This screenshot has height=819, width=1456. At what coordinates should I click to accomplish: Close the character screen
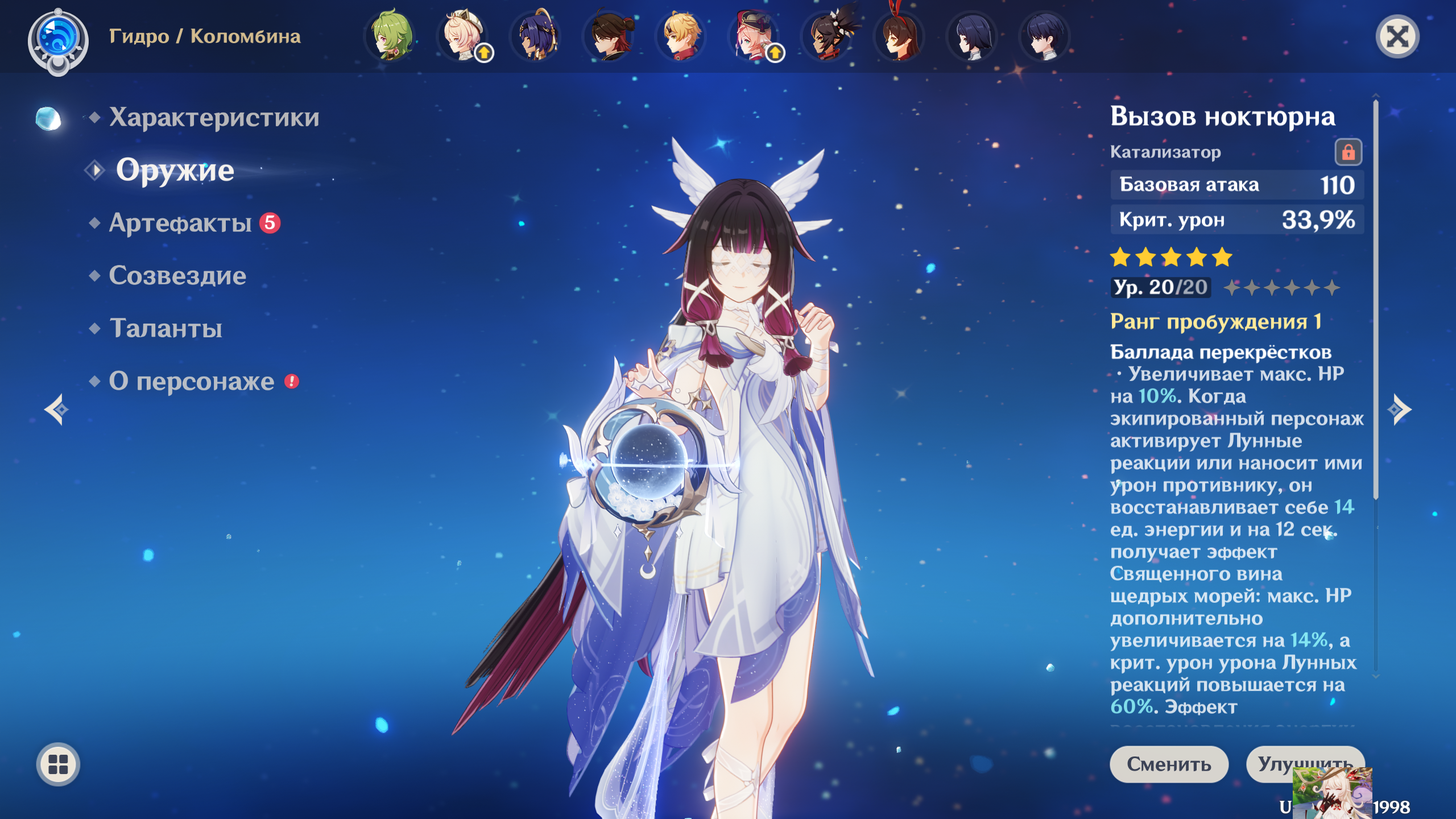1397,38
